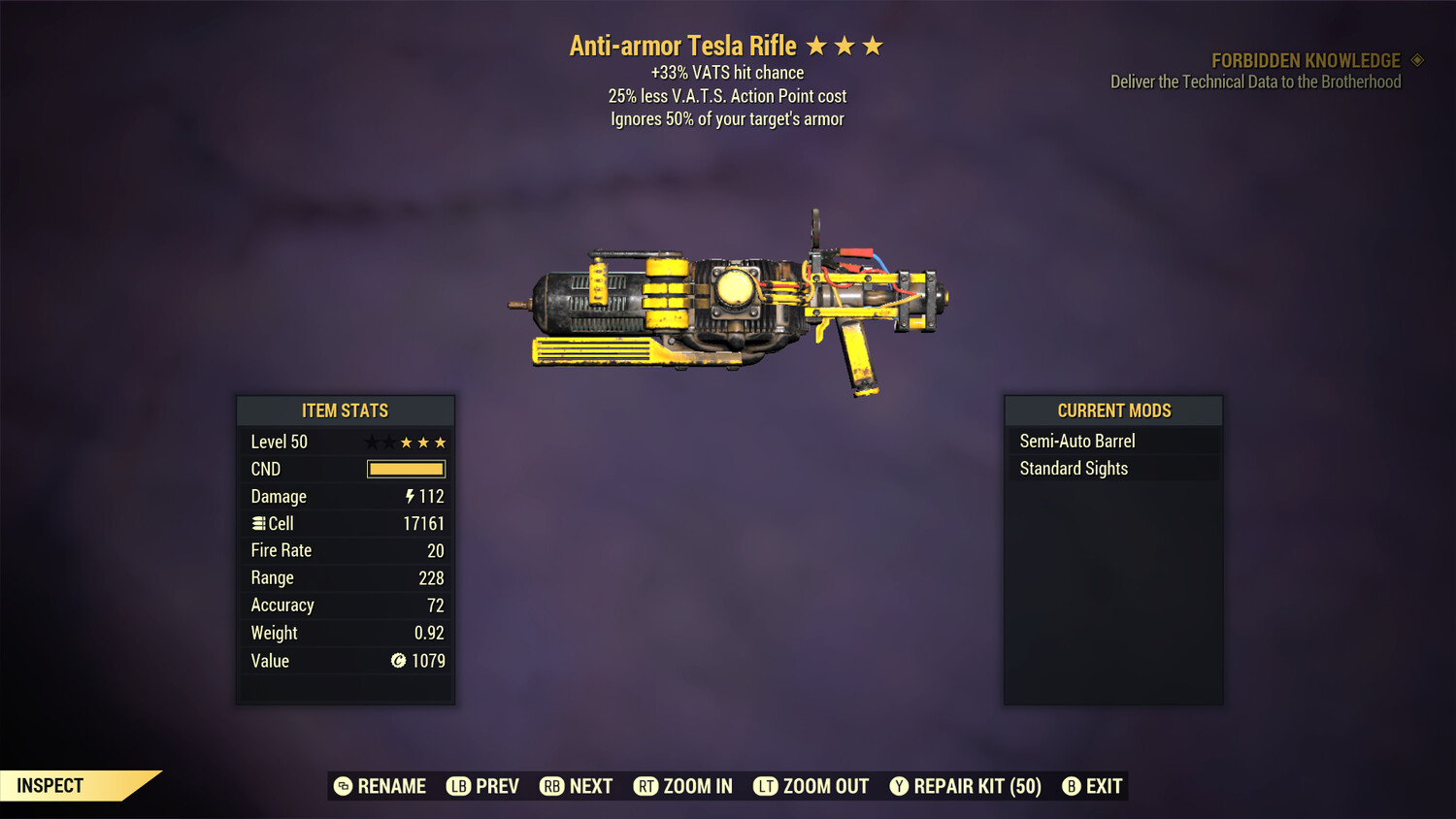The height and width of the screenshot is (819, 1456).
Task: Open the Semi-Auto Barrel mod entry
Action: coord(1076,441)
